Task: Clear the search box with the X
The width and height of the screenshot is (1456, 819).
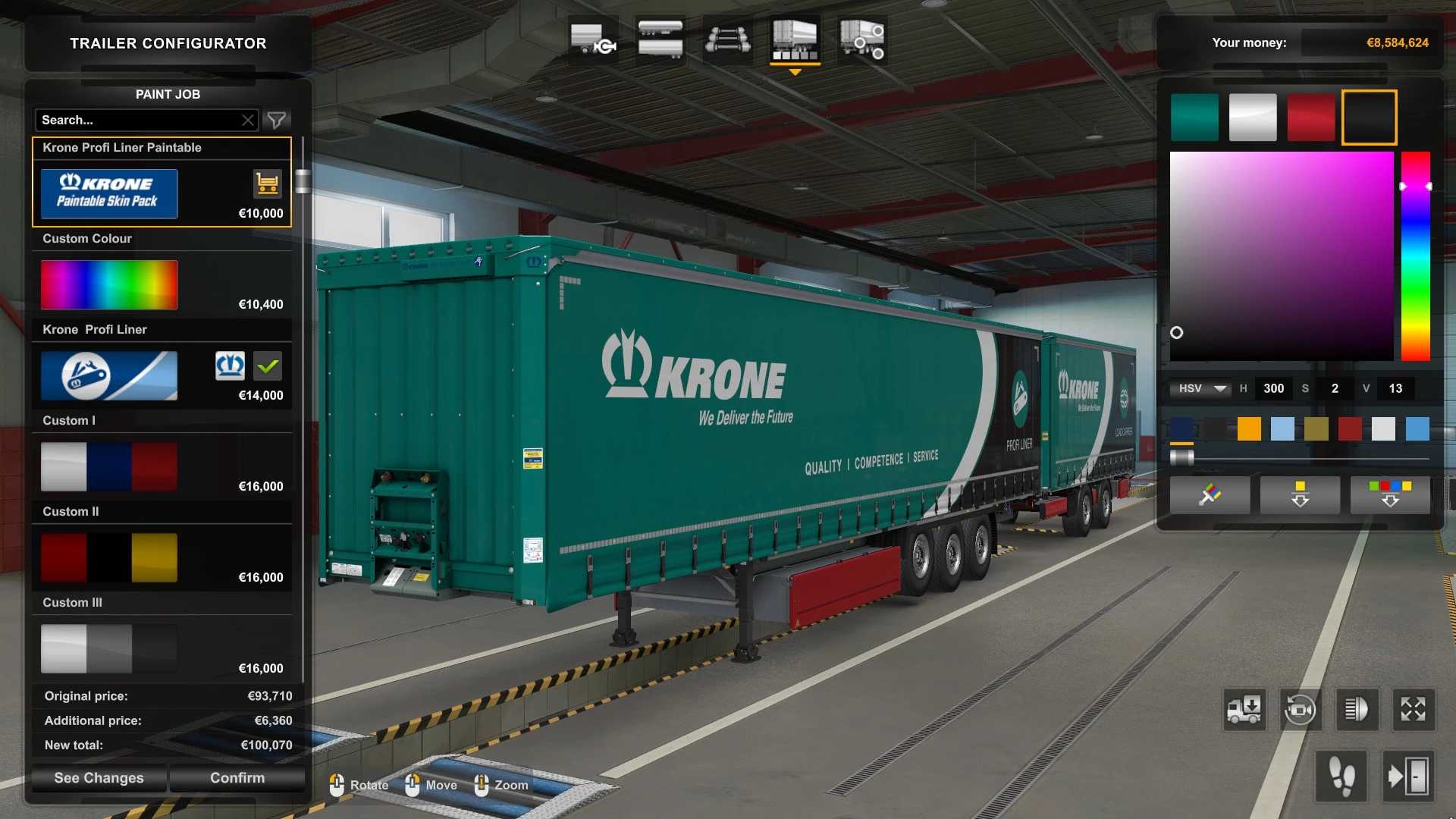Action: tap(248, 120)
